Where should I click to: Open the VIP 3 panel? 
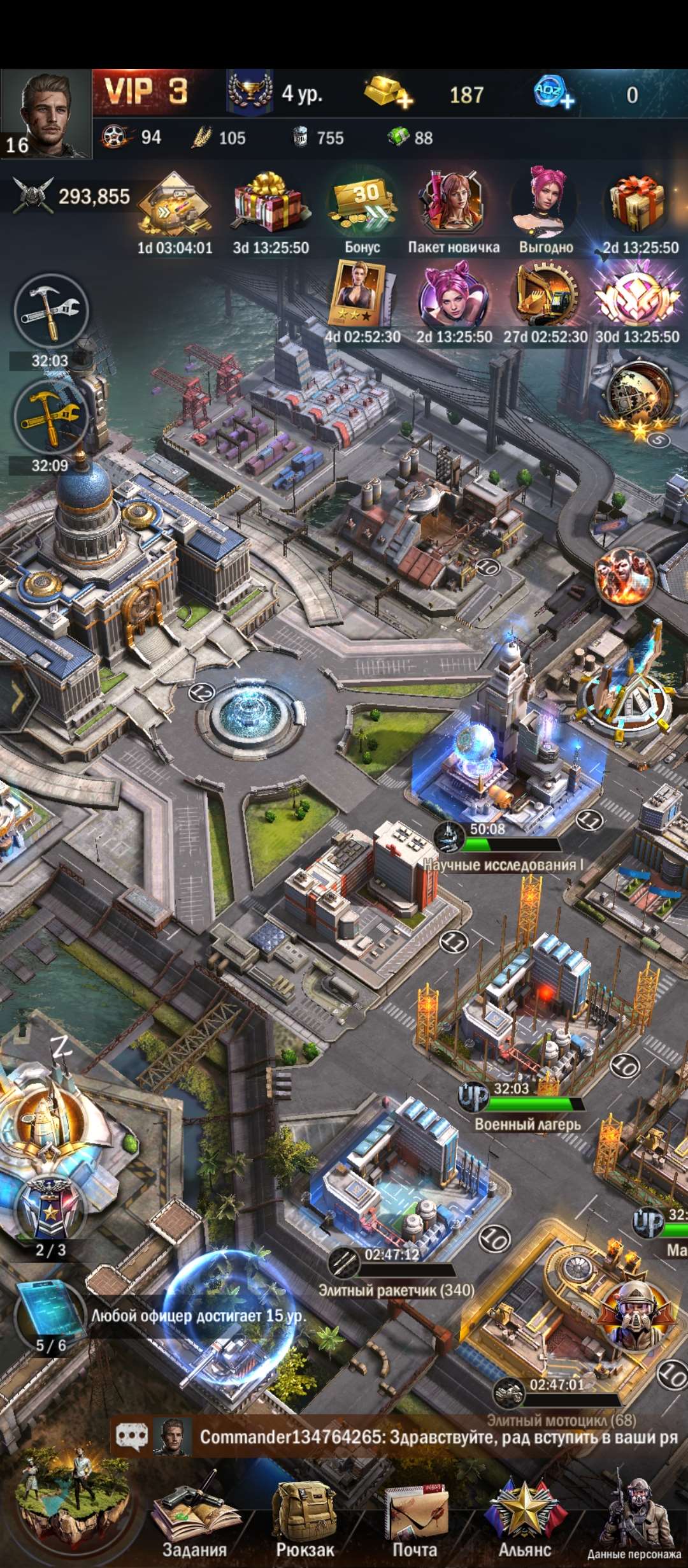coord(146,92)
